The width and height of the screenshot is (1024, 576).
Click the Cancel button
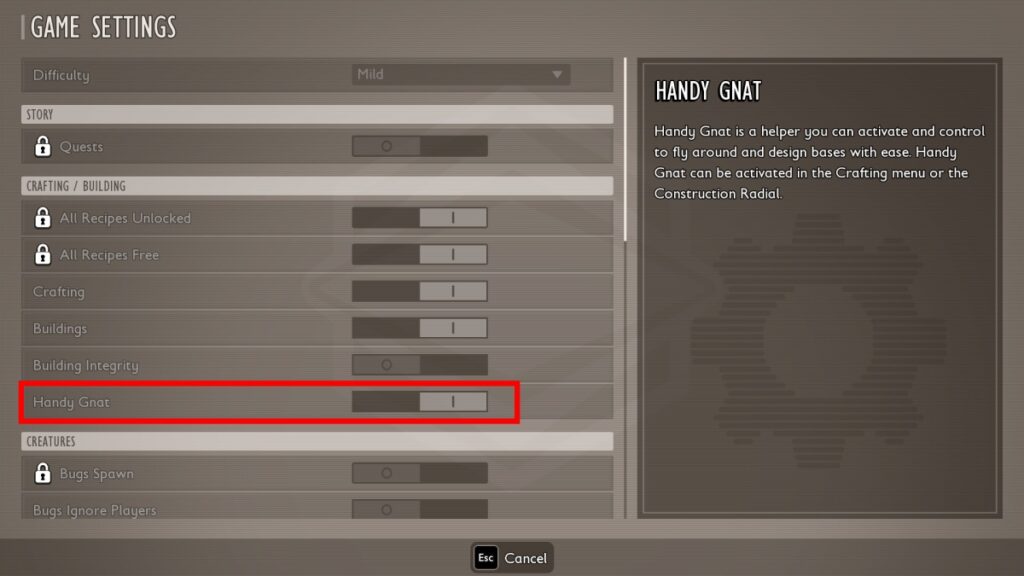(512, 558)
